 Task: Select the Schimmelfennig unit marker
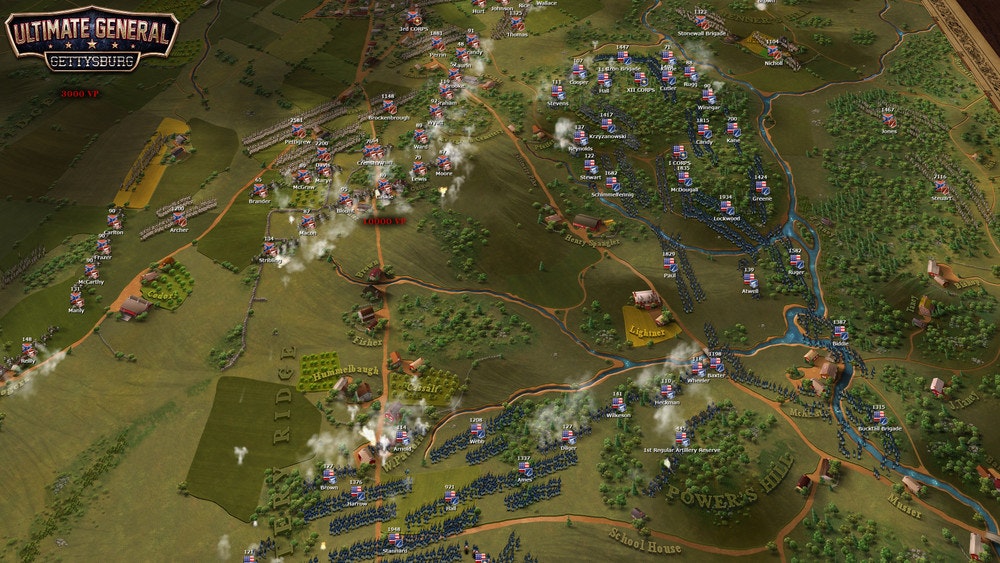[x=611, y=183]
